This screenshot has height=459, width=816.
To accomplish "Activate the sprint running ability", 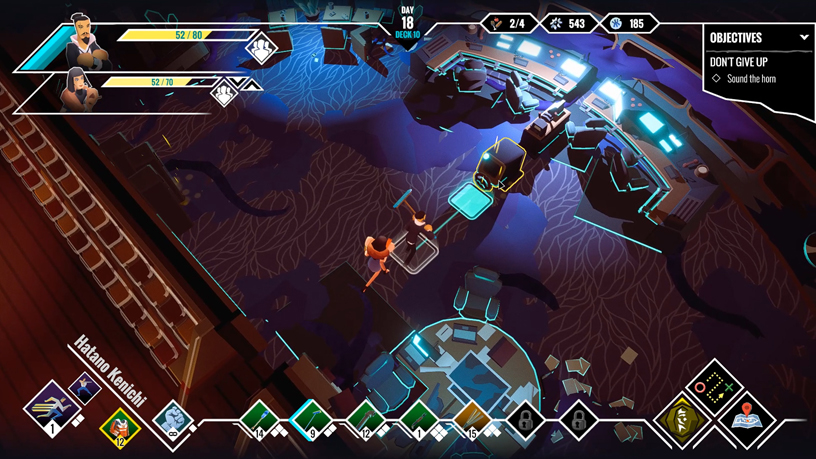I will coord(52,408).
